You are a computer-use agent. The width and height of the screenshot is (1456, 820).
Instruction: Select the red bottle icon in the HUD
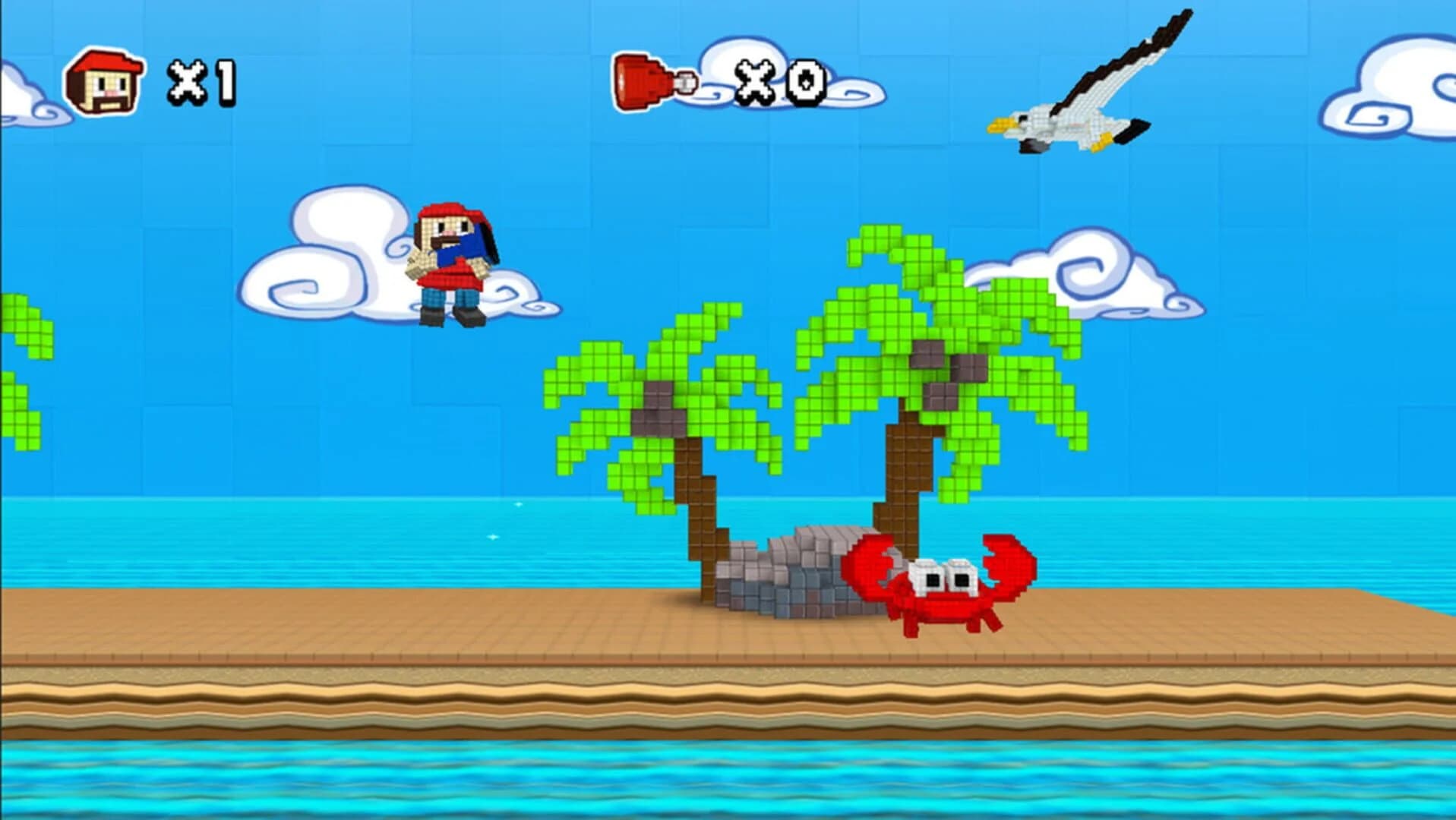tap(642, 80)
